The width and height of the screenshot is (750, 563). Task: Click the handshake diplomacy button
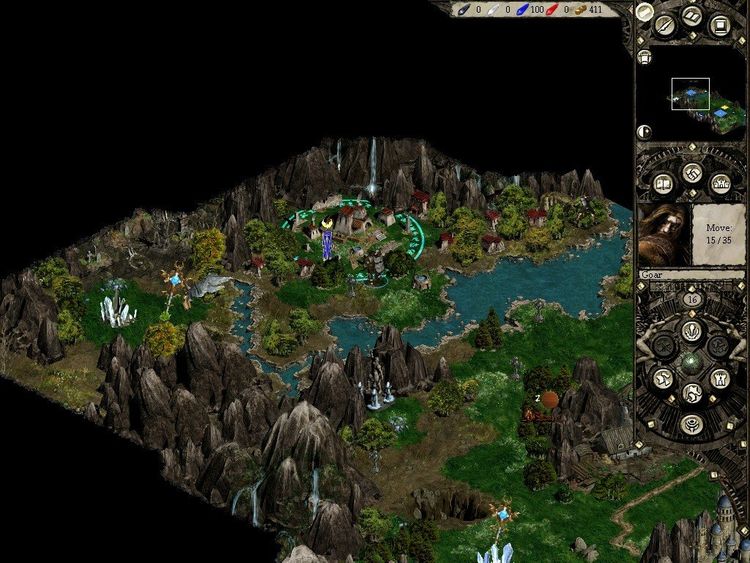coord(691,176)
